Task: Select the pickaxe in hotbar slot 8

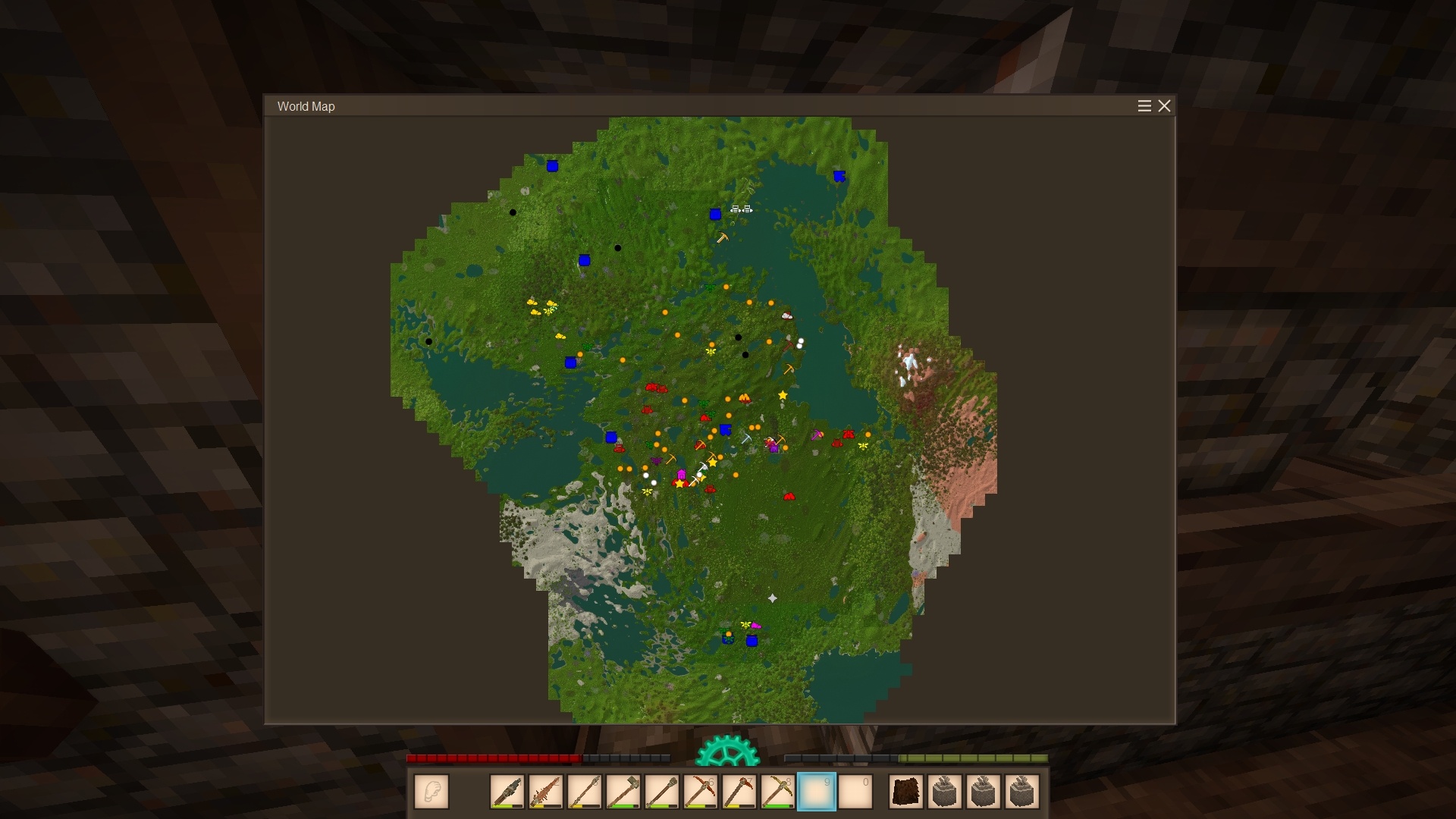Action: 777,792
